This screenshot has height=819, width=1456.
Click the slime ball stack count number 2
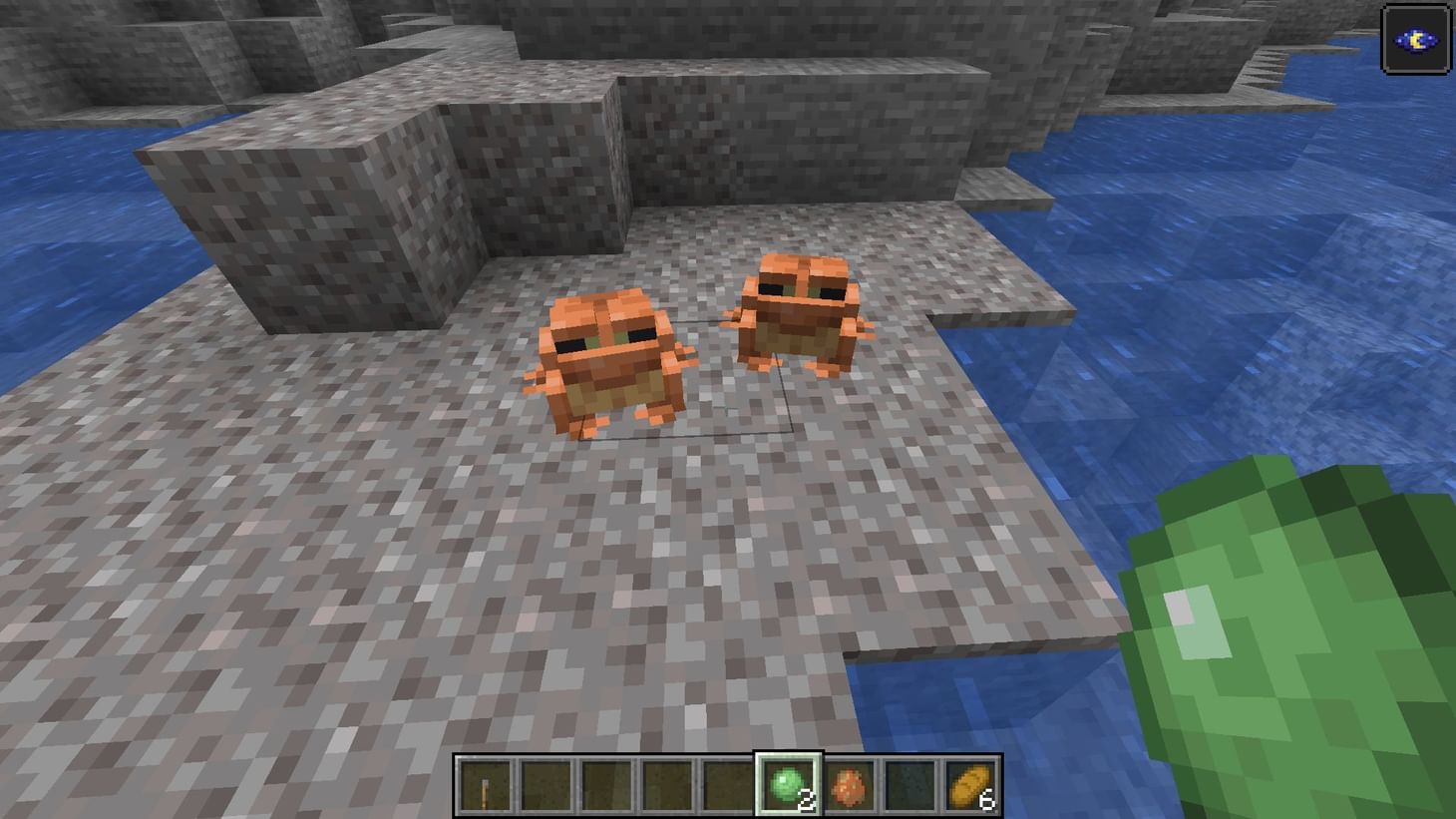(804, 797)
